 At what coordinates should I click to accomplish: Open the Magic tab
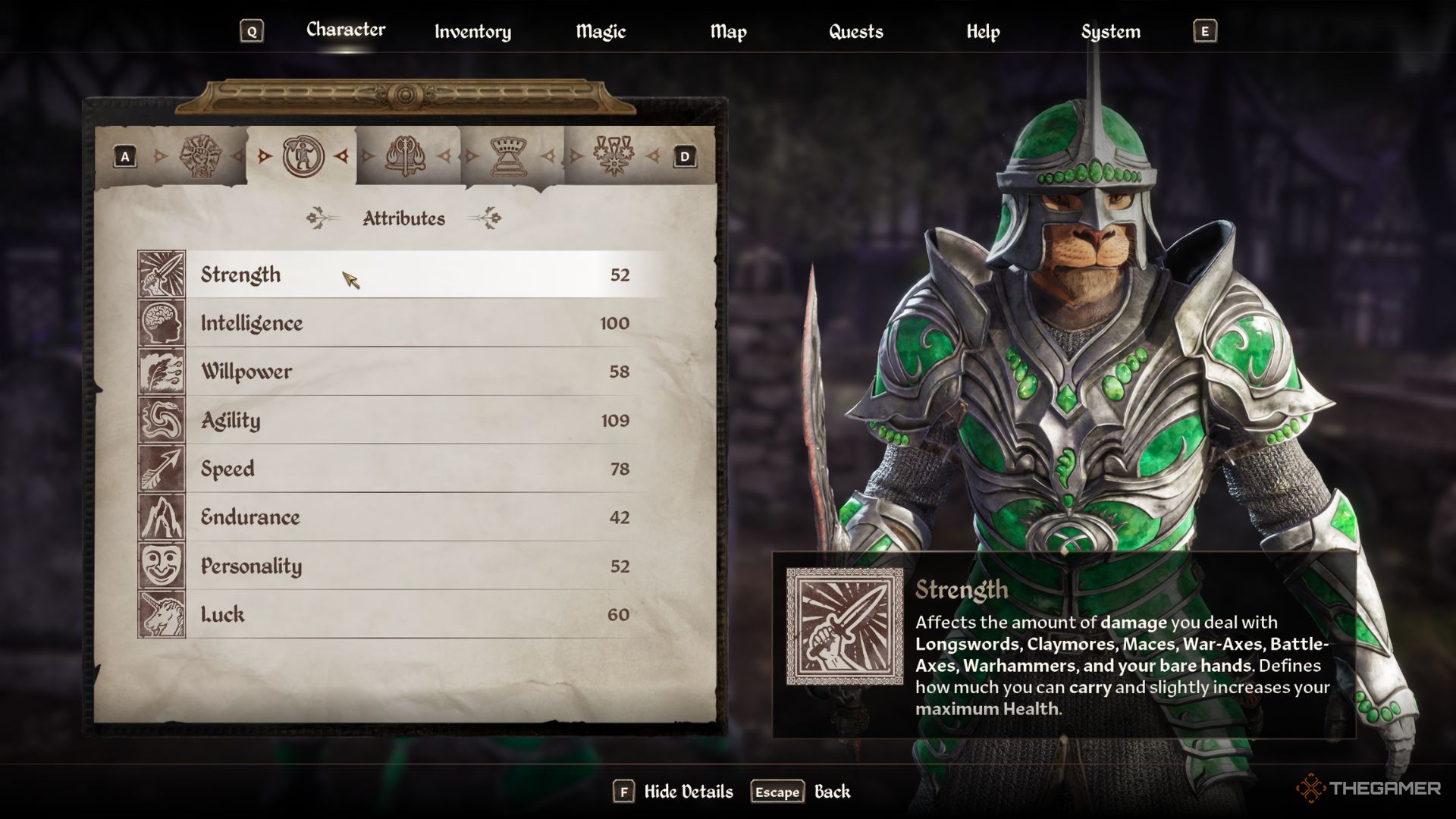pyautogui.click(x=601, y=32)
